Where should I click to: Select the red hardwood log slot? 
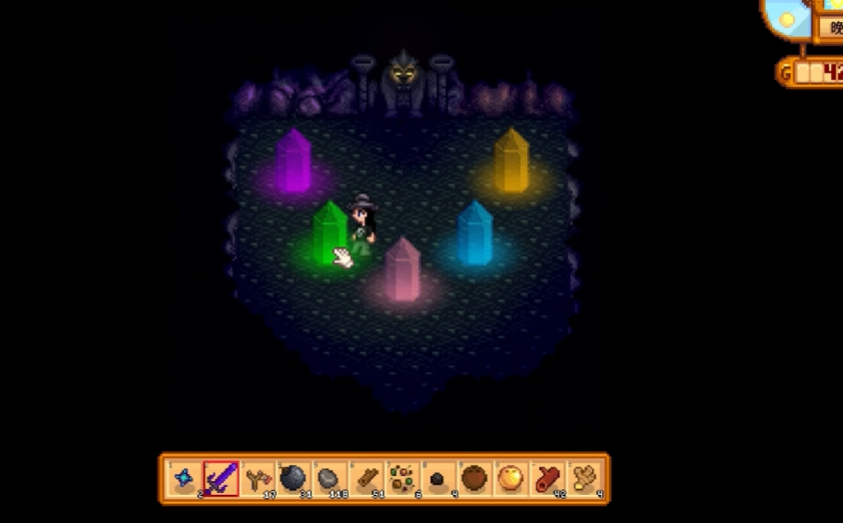coord(547,479)
